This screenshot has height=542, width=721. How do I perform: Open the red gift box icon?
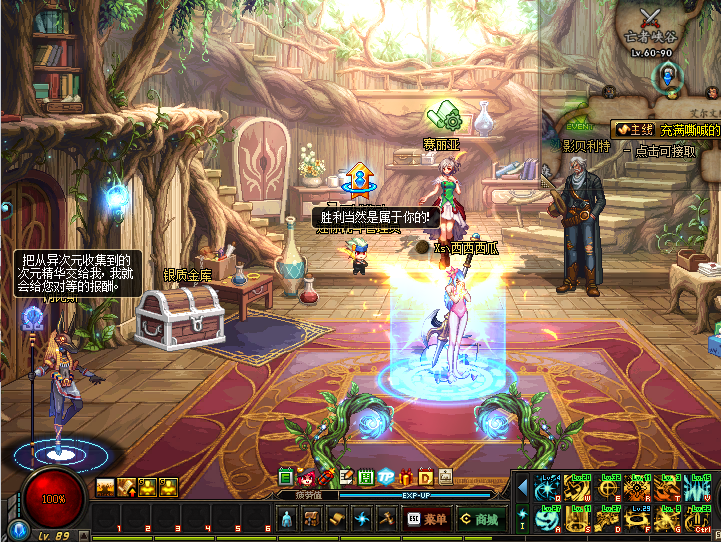point(406,477)
